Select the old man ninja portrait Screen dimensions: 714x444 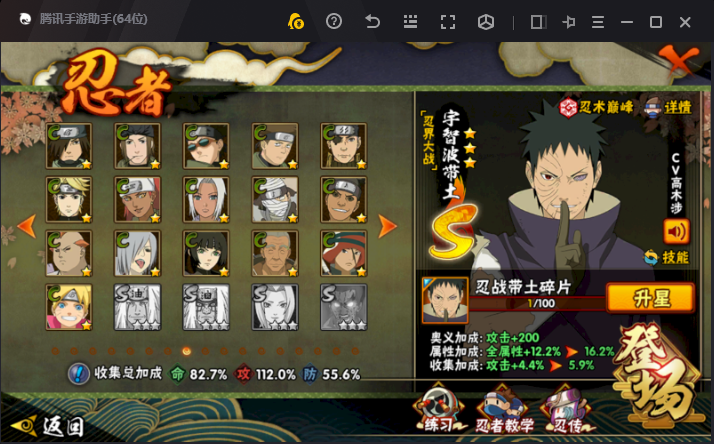274,254
